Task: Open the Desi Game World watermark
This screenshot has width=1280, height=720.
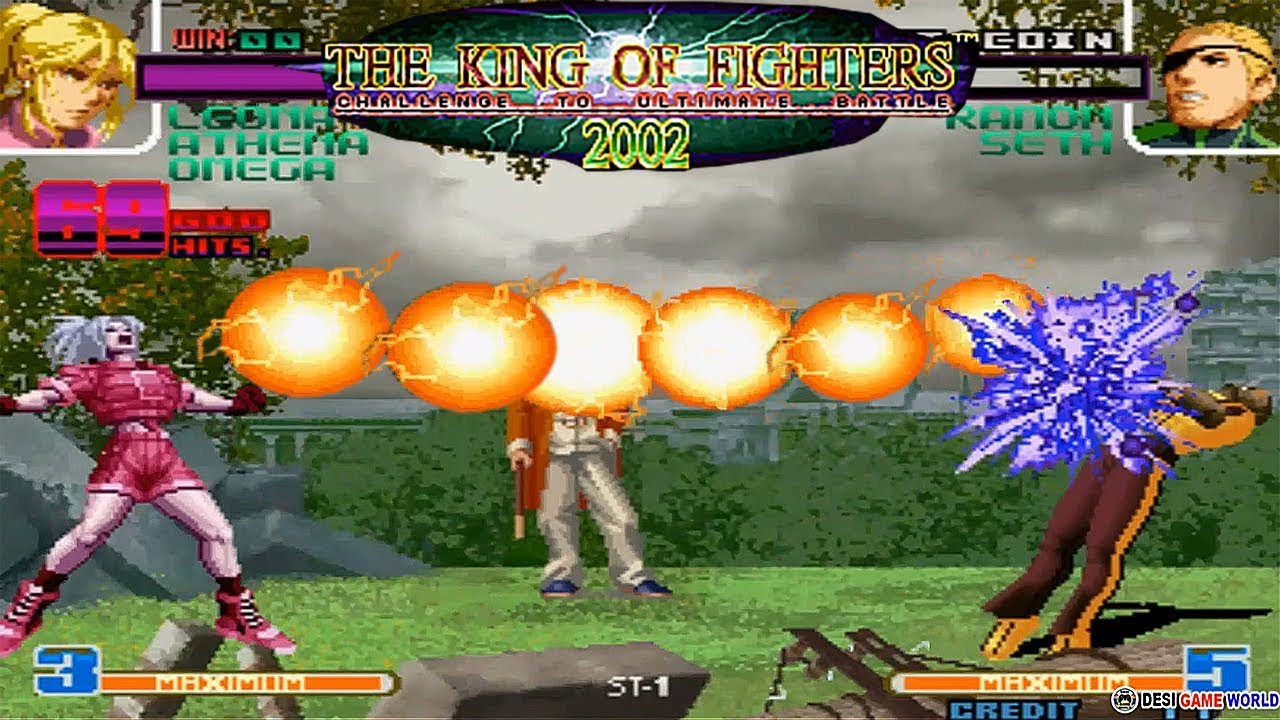Action: [x=1194, y=700]
